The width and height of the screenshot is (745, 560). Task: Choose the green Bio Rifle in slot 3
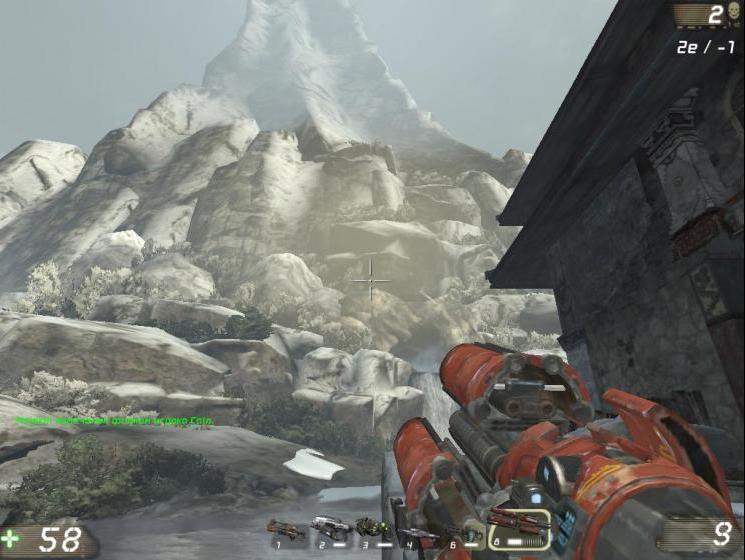pyautogui.click(x=372, y=526)
